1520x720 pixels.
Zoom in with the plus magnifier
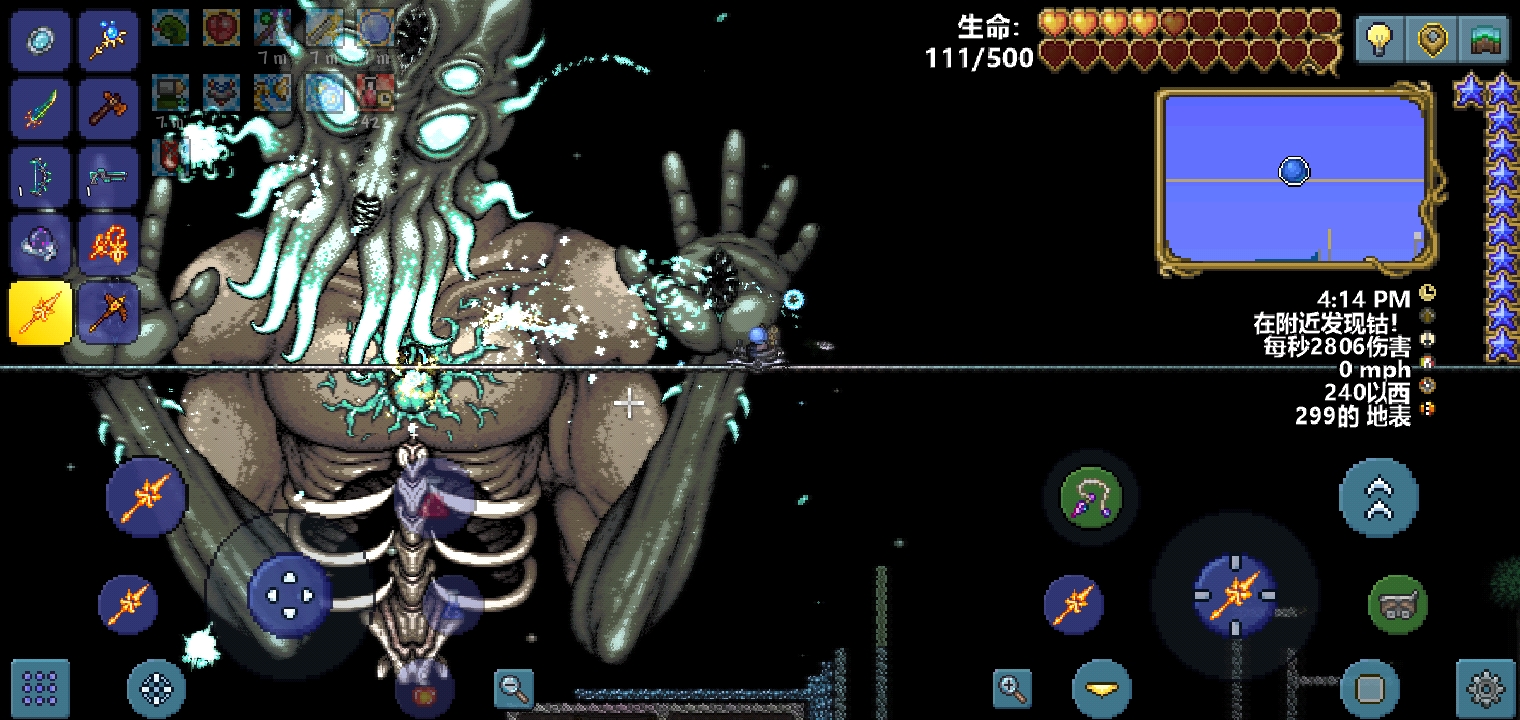pos(1012,687)
